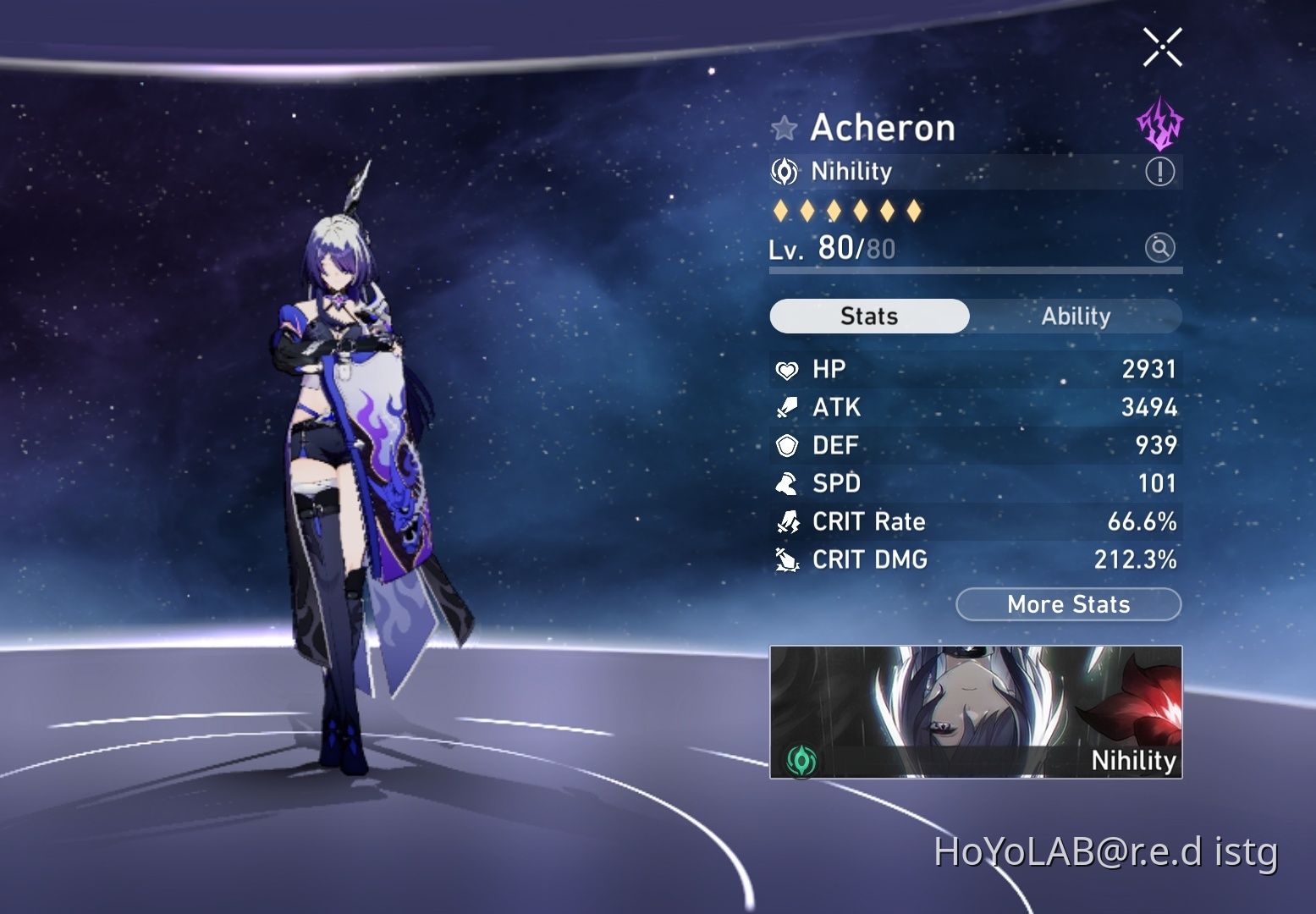Screen dimensions: 1316x914
Task: Open character details via the magnifier icon
Action: point(1160,248)
